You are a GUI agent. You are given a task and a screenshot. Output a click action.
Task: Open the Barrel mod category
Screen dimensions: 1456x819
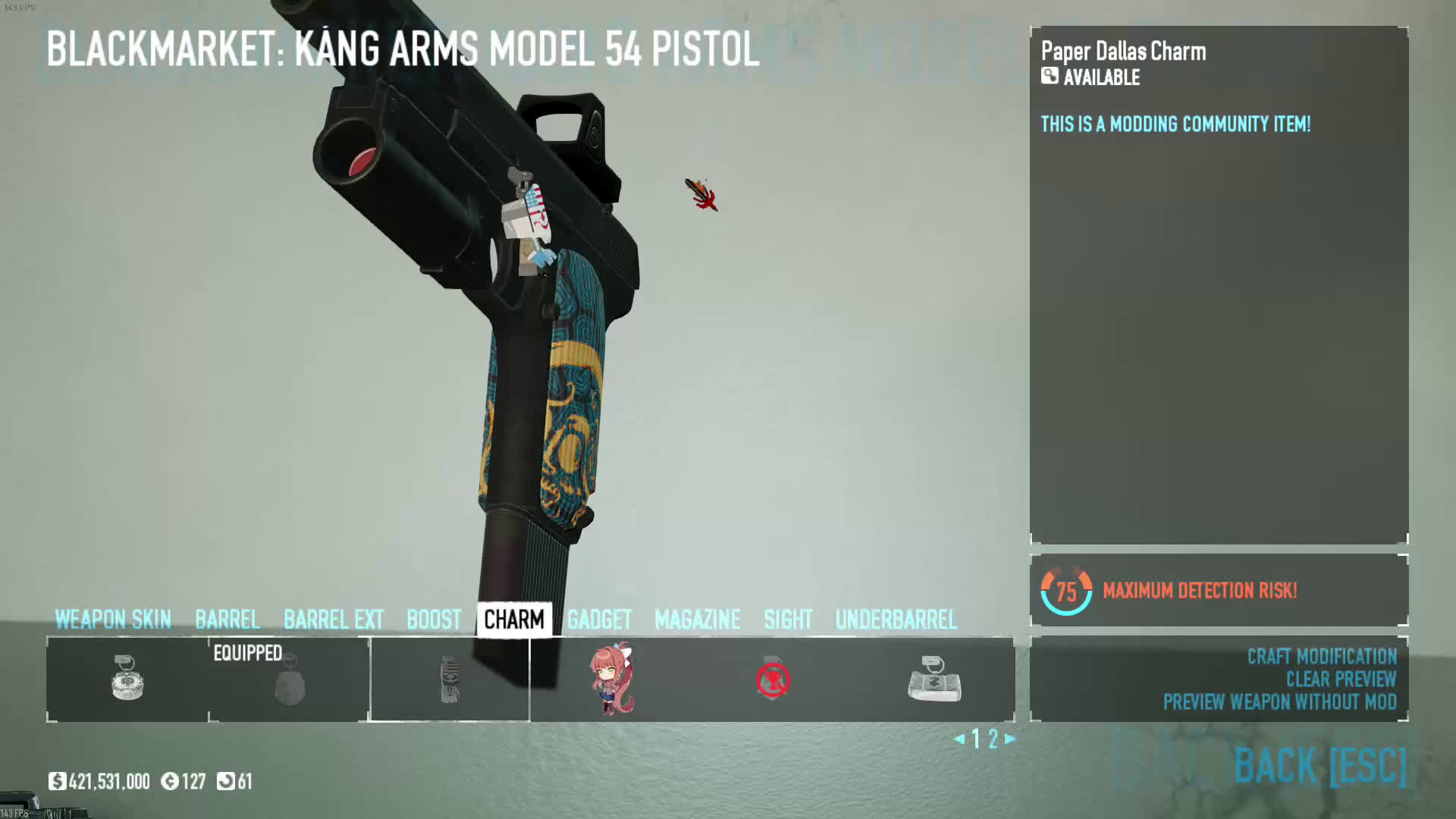click(227, 620)
